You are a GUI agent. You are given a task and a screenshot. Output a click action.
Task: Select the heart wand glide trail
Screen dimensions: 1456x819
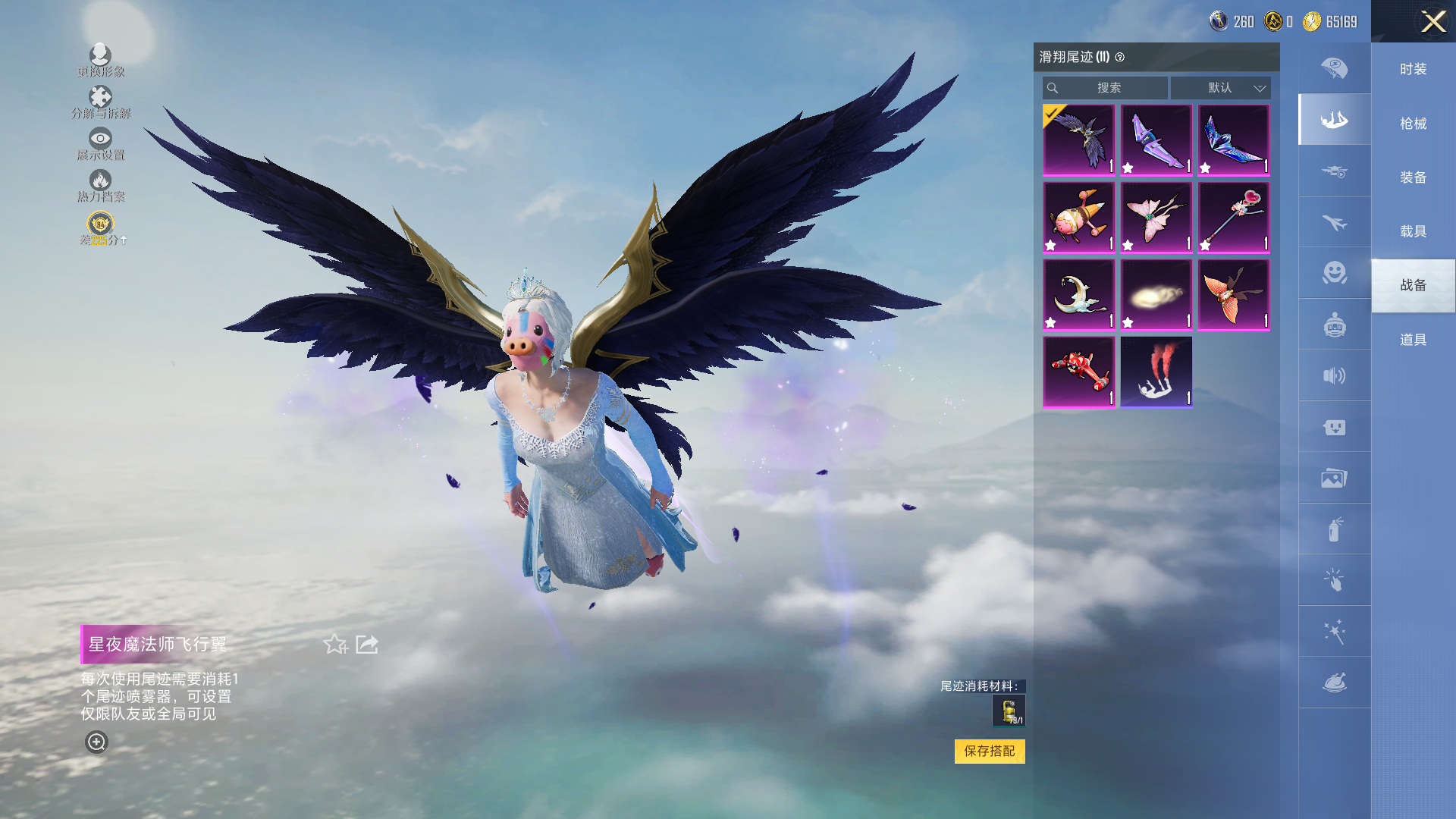[1233, 217]
